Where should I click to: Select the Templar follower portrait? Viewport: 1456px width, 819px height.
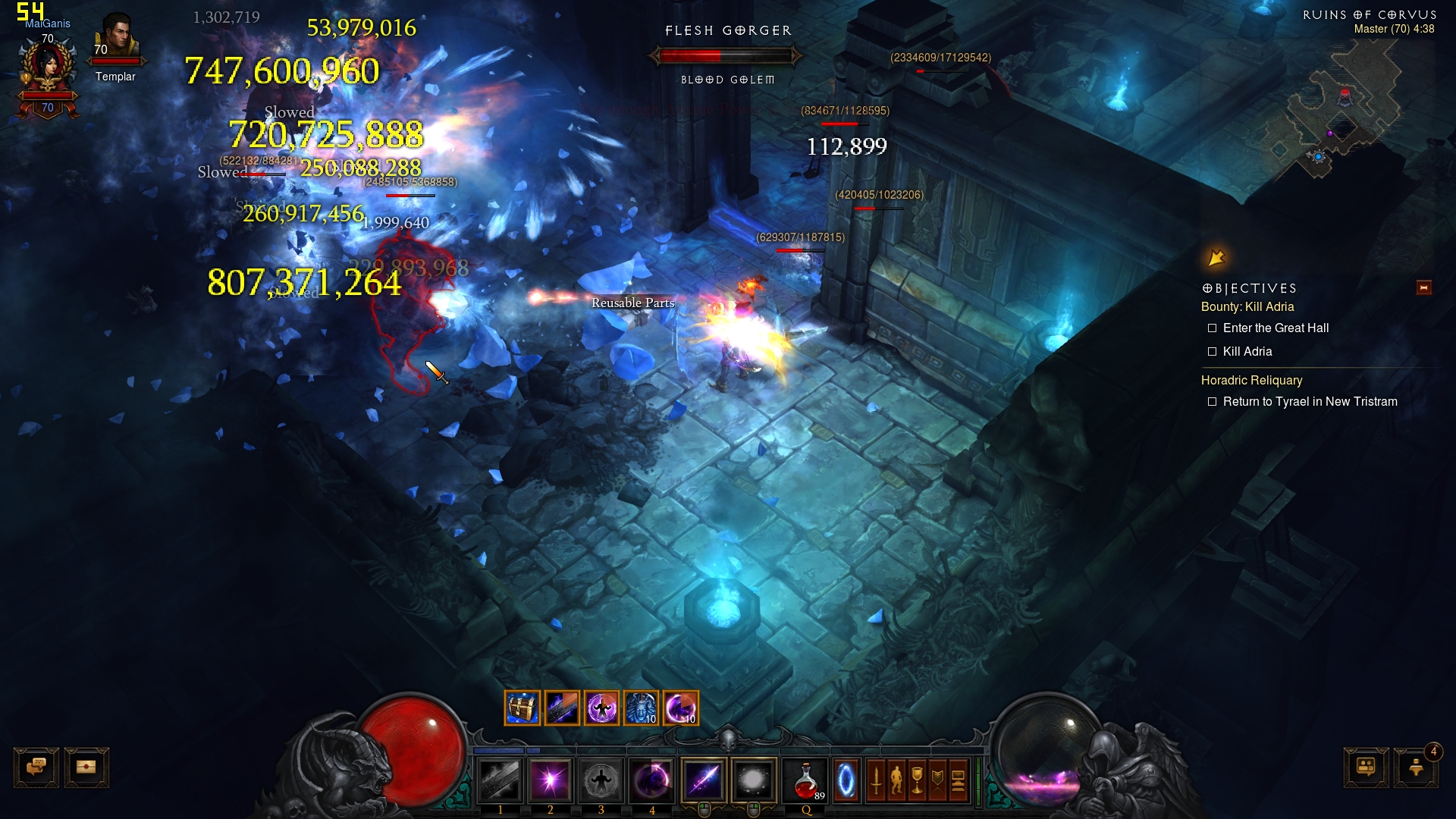click(x=116, y=38)
